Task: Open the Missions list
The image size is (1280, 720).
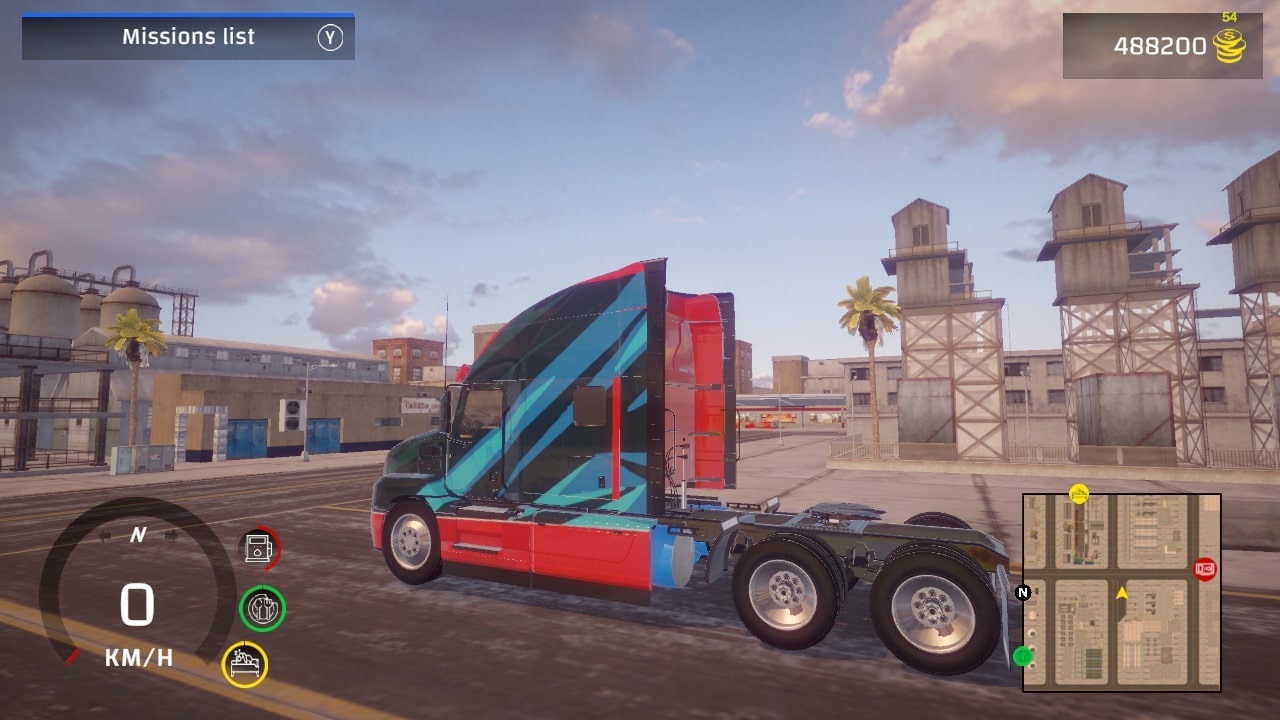Action: (188, 36)
